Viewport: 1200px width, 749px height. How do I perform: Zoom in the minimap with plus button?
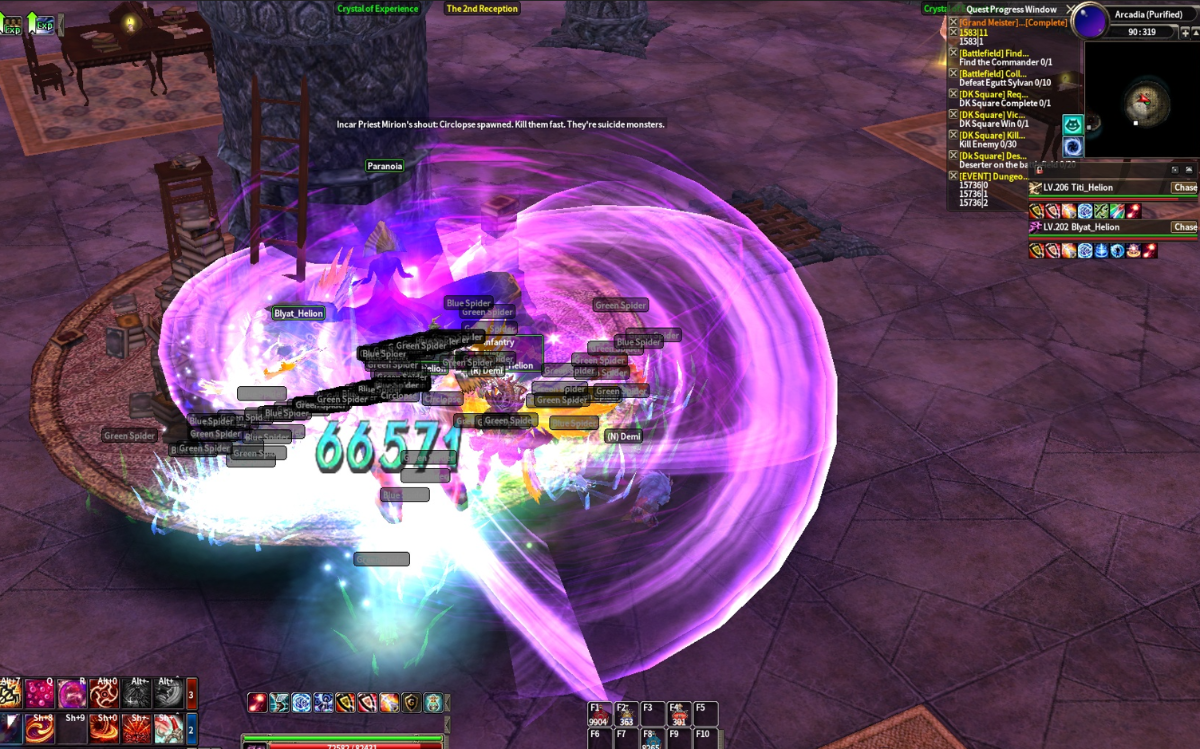pyautogui.click(x=1187, y=33)
